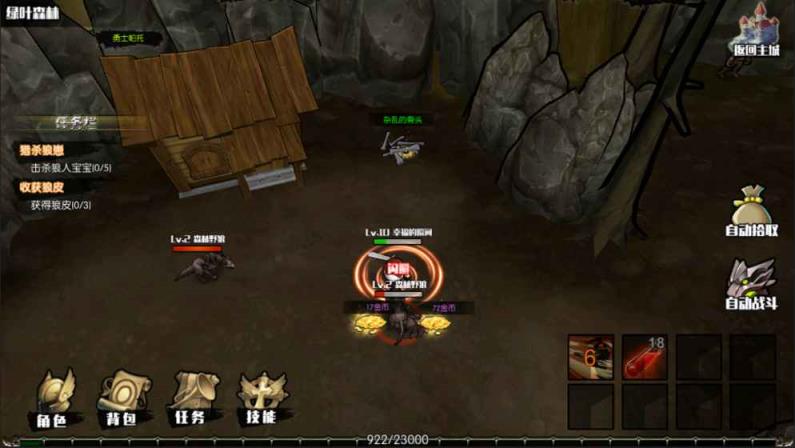Open the 任务 quest log

click(x=190, y=398)
